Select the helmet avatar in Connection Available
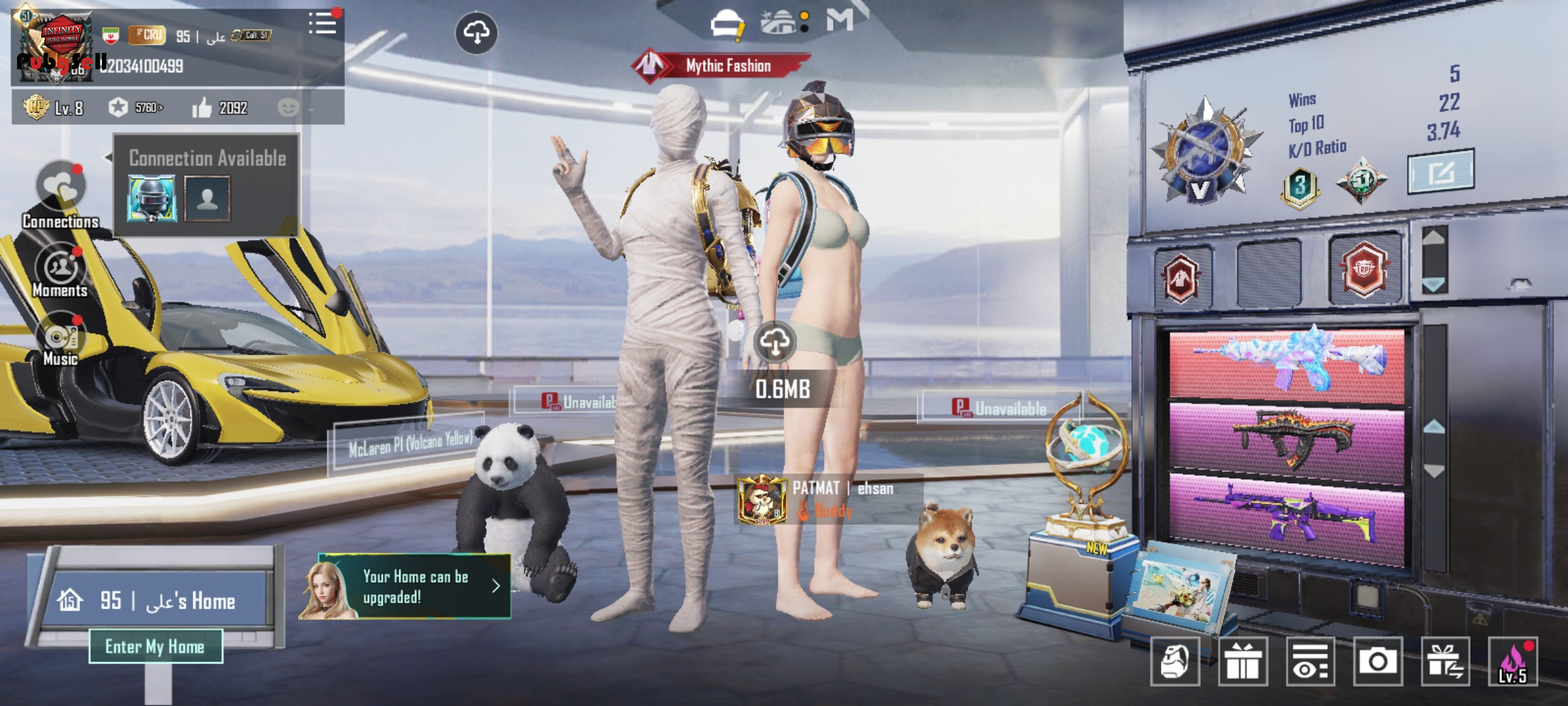The height and width of the screenshot is (706, 1568). (x=152, y=198)
